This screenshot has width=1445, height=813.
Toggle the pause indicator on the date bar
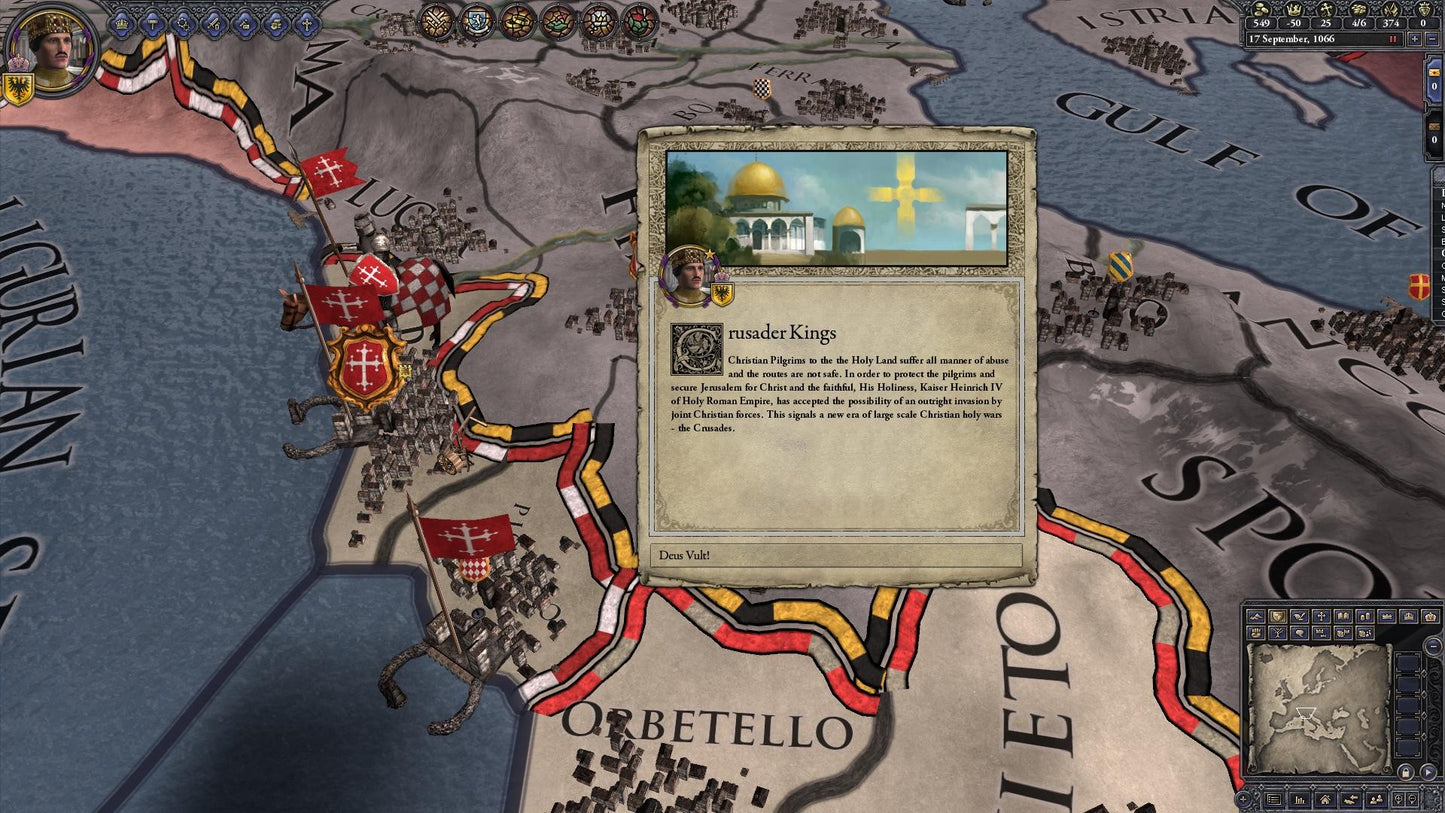(1394, 39)
